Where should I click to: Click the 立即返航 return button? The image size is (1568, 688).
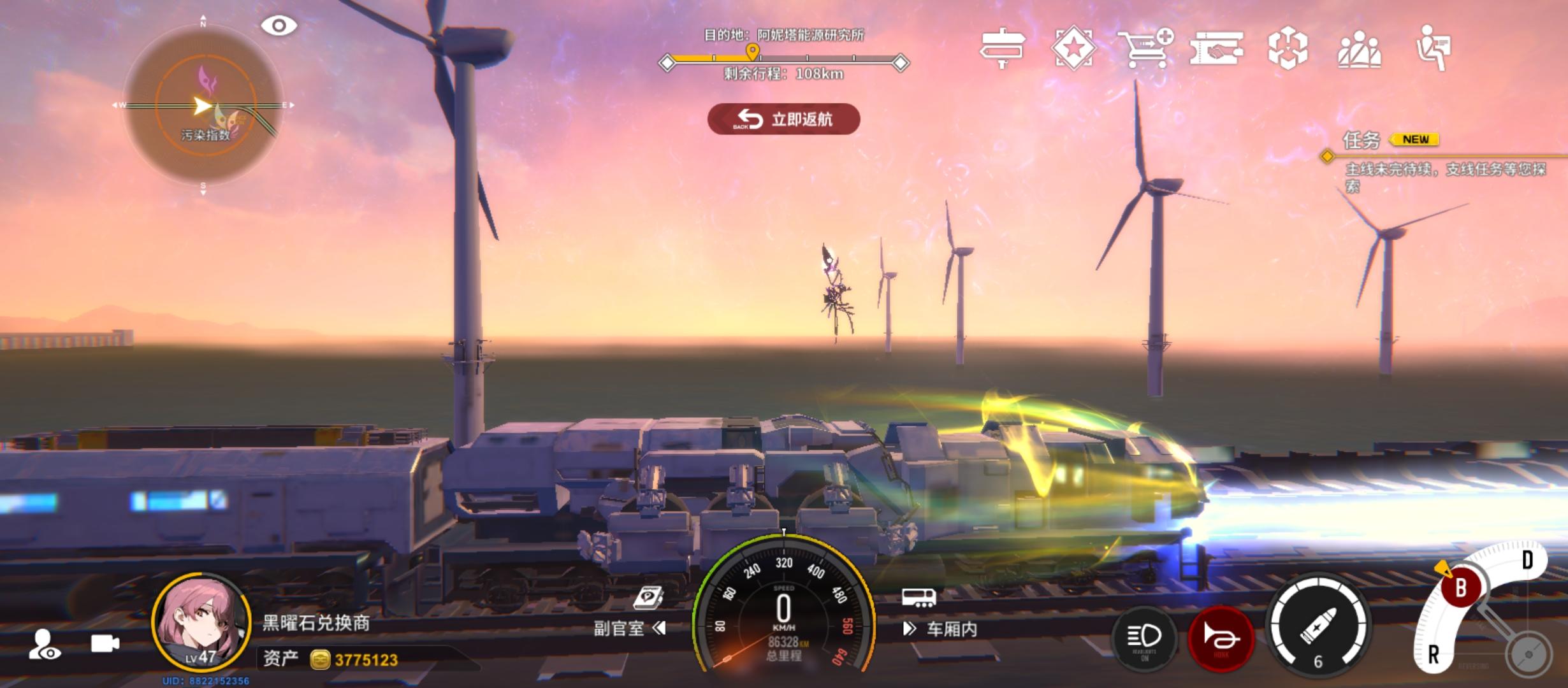click(783, 119)
